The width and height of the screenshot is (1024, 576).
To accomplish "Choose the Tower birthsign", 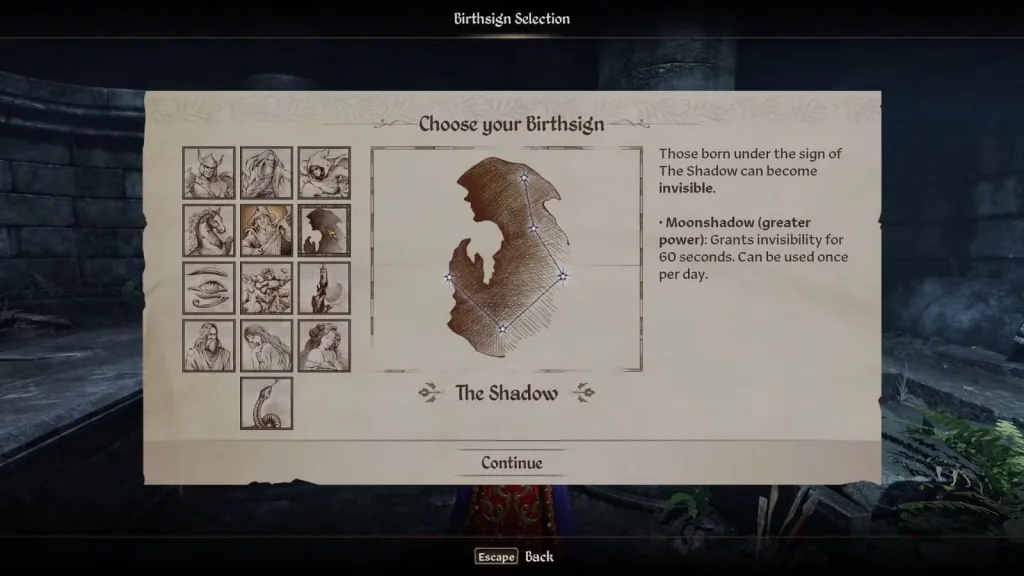I will click(324, 288).
